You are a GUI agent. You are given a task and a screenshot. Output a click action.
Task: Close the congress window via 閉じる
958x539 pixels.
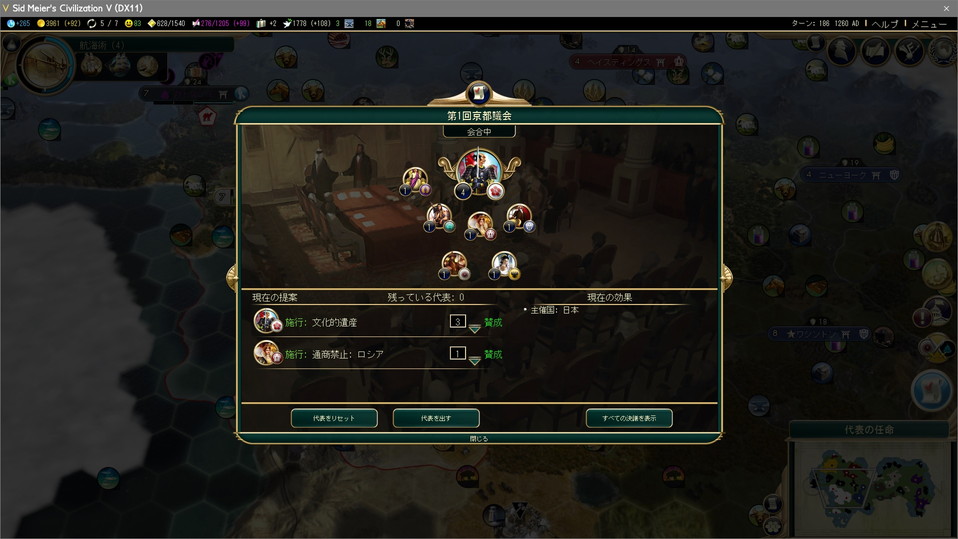(479, 438)
